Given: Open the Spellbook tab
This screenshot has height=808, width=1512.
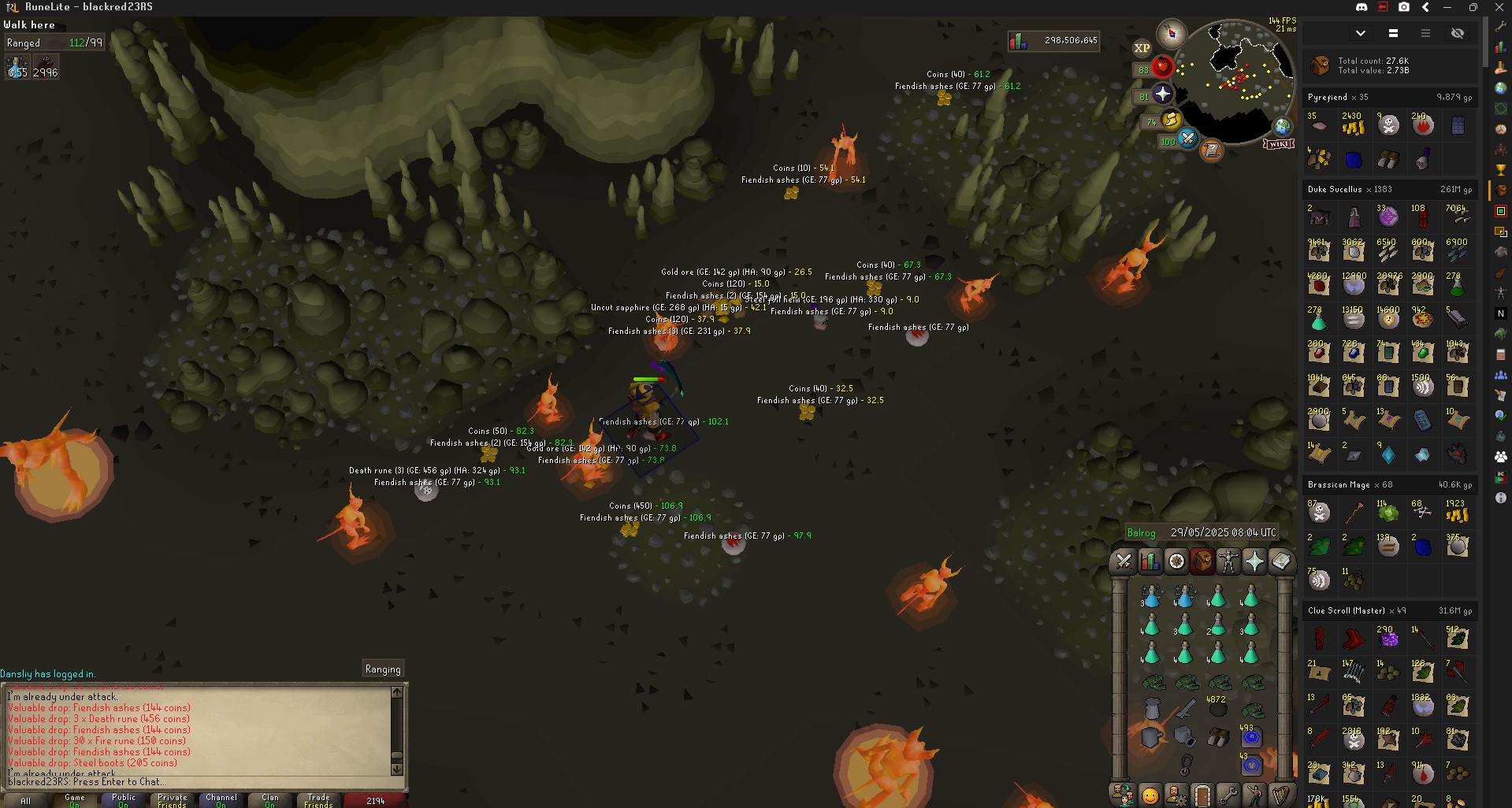Looking at the screenshot, I should pyautogui.click(x=1280, y=561).
